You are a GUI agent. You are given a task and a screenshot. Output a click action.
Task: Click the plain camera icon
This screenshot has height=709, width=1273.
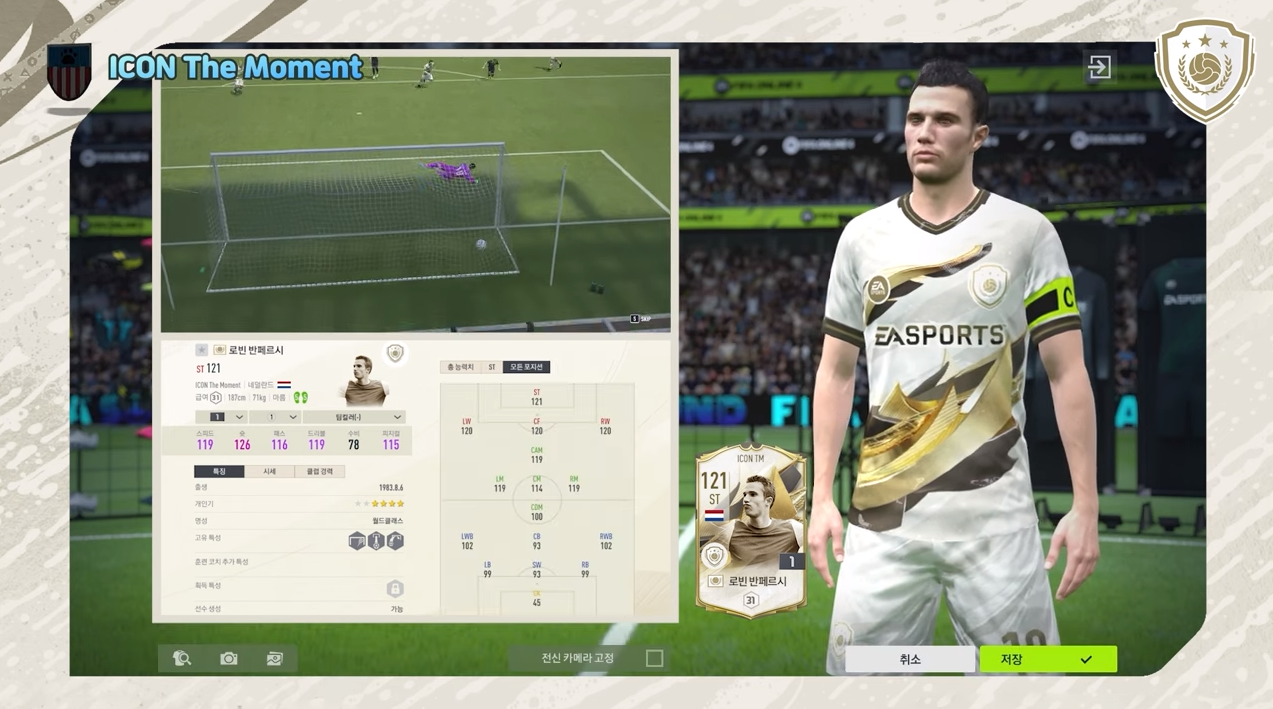coord(229,658)
